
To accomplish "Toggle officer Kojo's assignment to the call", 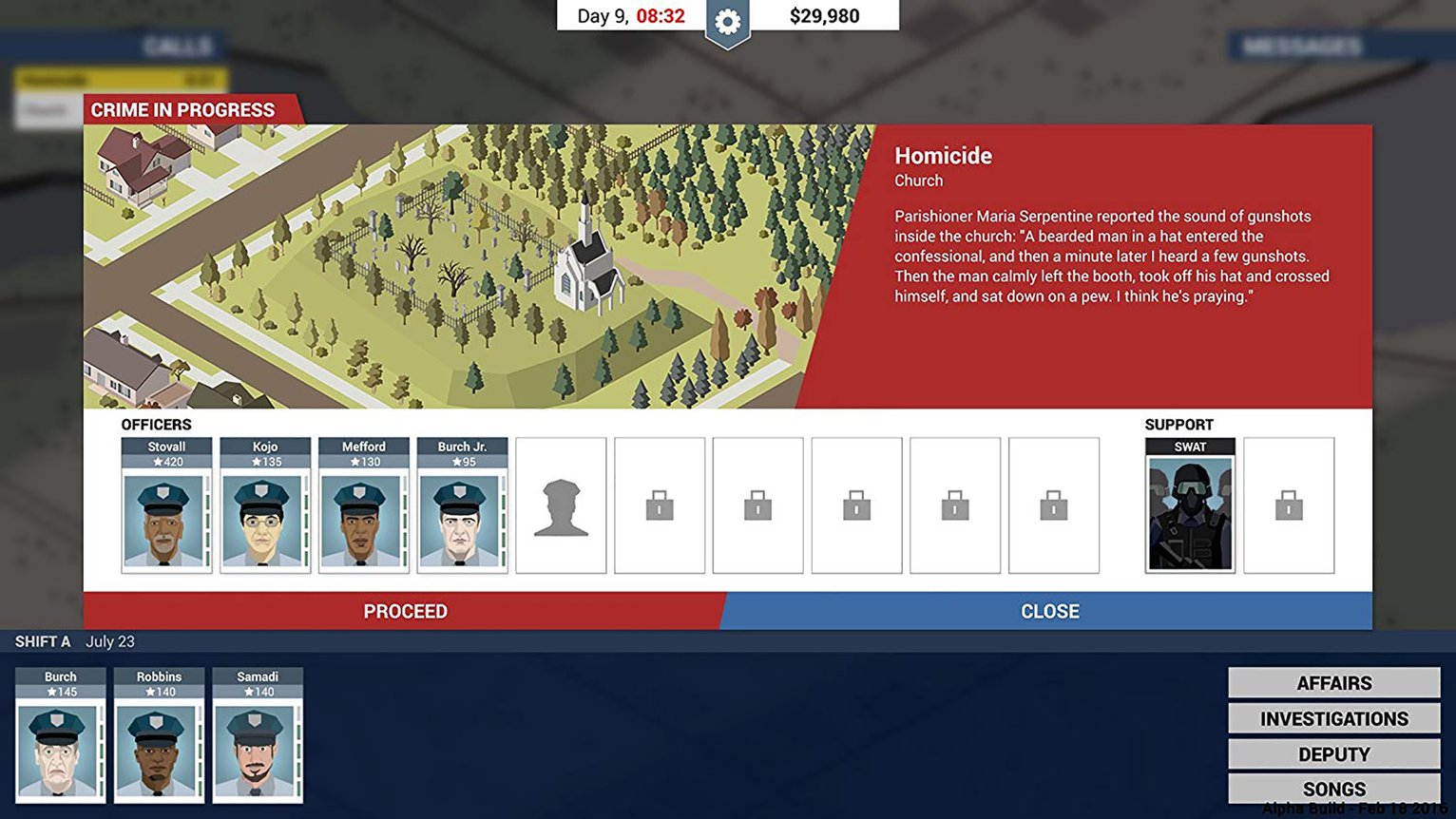I will pos(264,508).
